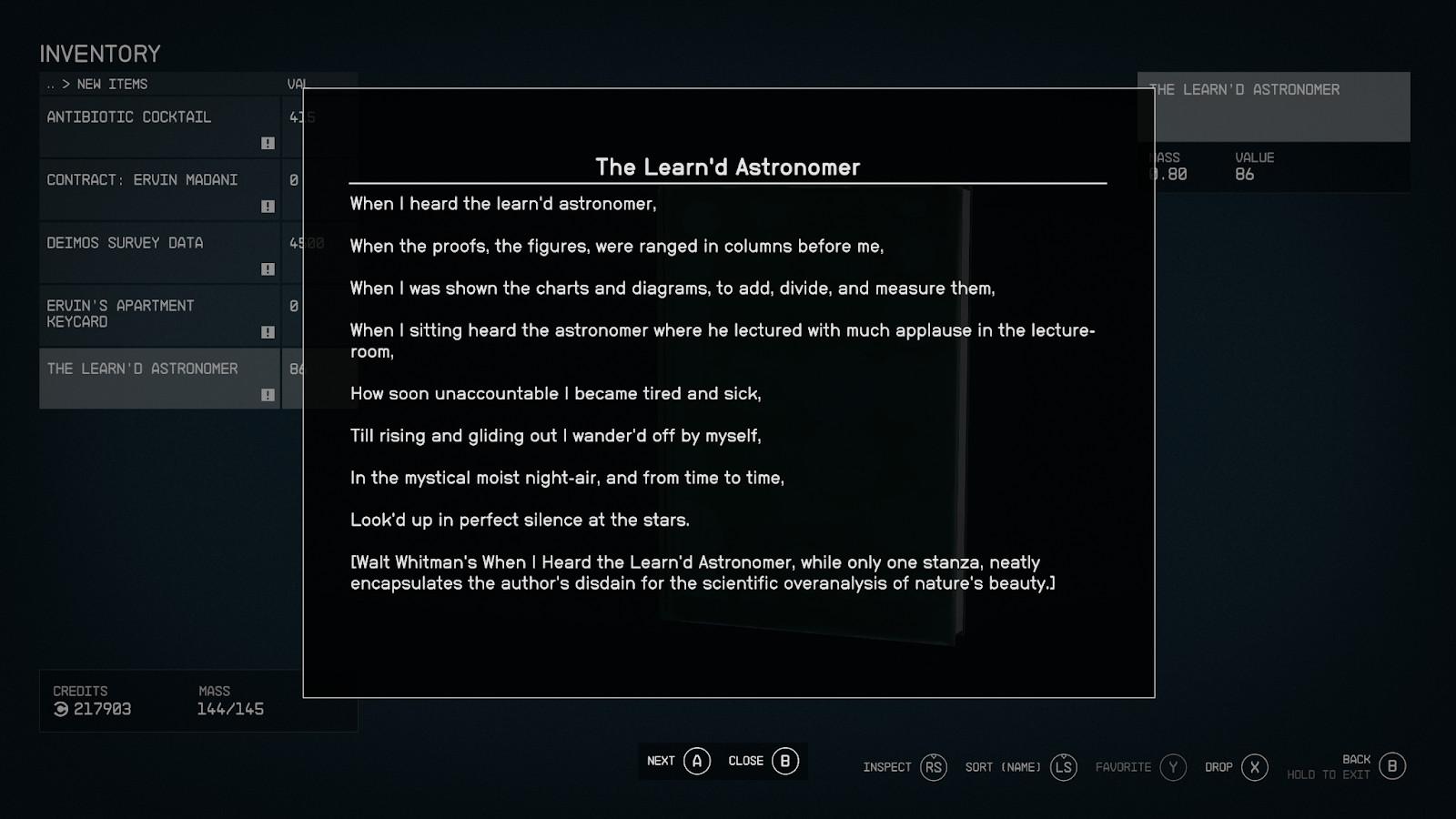The width and height of the screenshot is (1456, 819).
Task: Select Ervin's Apartment Keycard item
Action: click(x=159, y=315)
